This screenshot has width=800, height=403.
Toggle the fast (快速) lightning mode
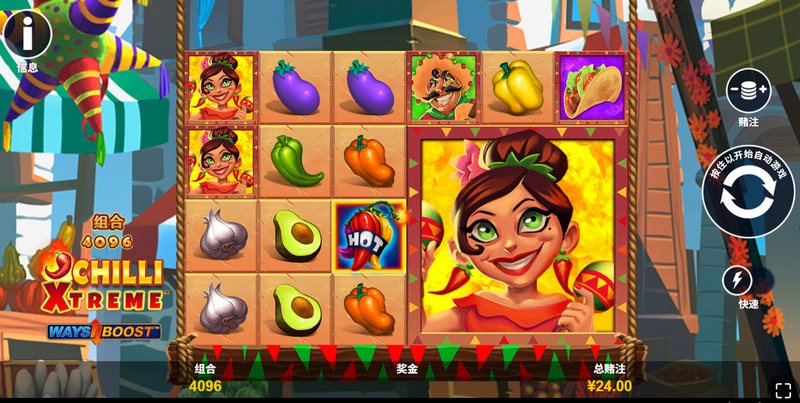tap(739, 279)
